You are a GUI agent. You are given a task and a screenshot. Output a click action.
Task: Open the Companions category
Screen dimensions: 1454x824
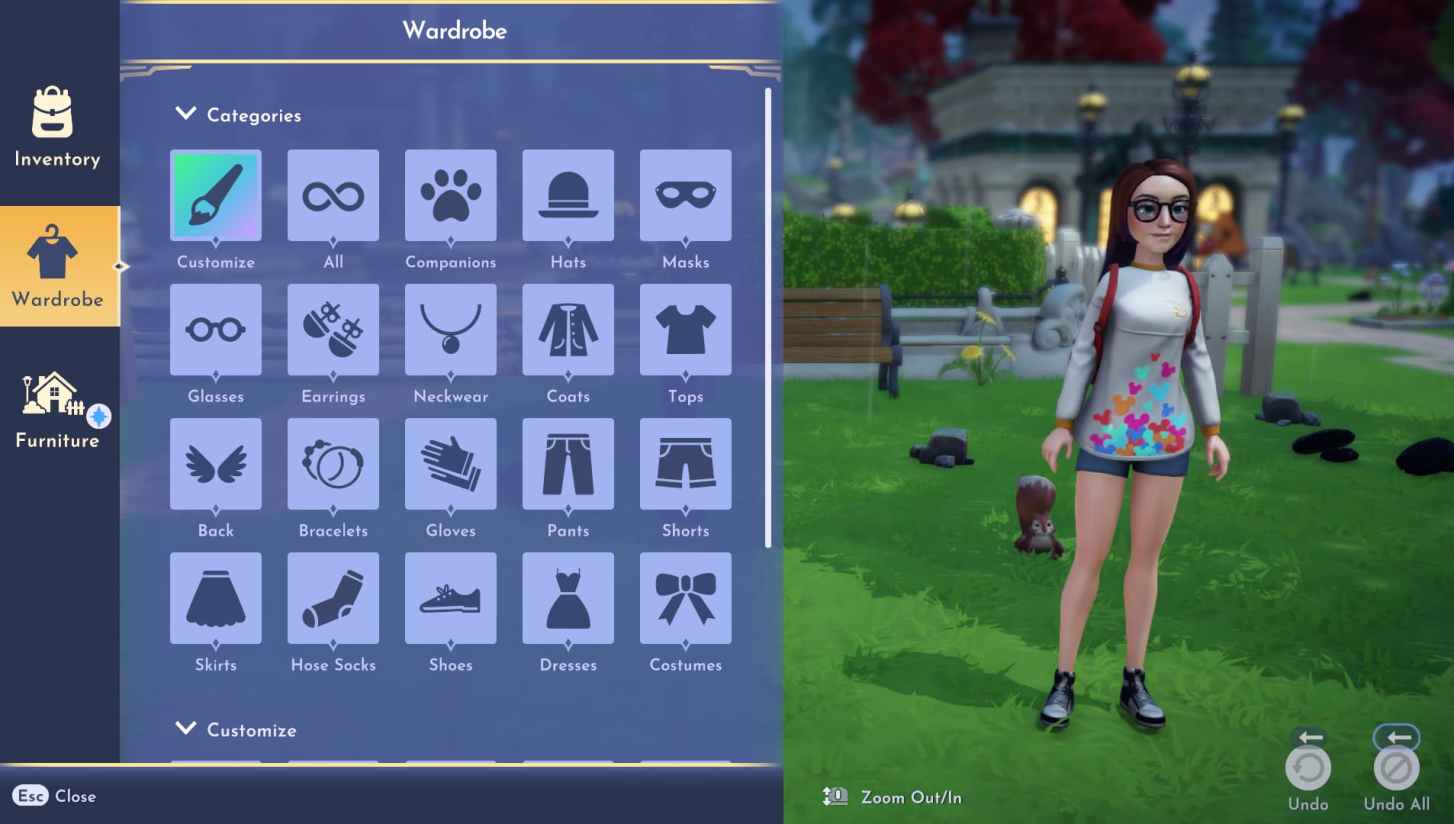pos(450,195)
